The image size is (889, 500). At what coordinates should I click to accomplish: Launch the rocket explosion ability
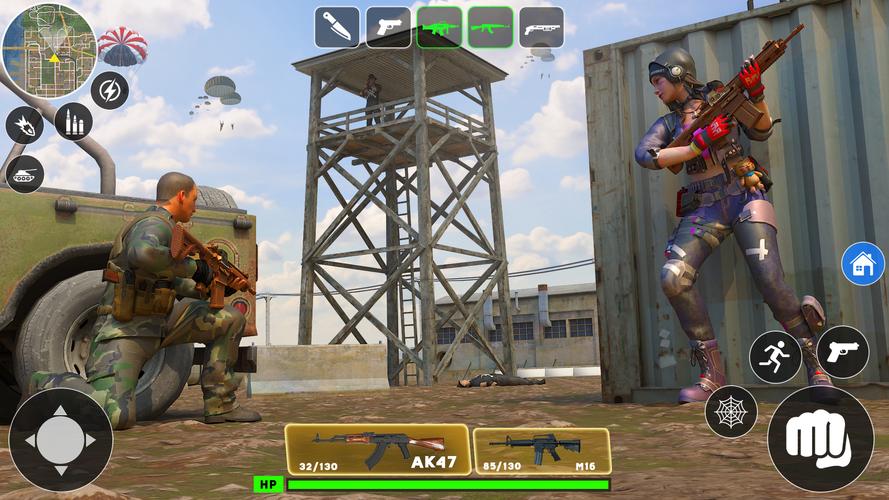[24, 126]
